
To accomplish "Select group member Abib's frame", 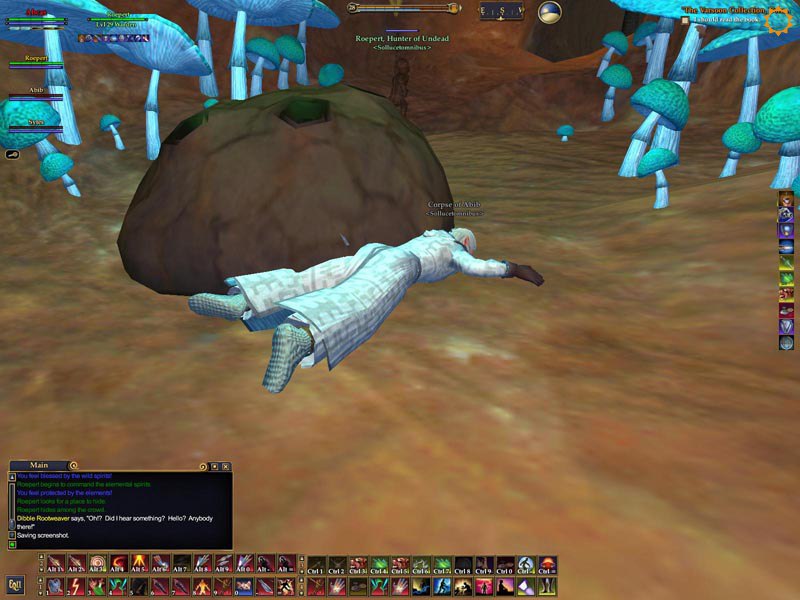I will point(36,93).
